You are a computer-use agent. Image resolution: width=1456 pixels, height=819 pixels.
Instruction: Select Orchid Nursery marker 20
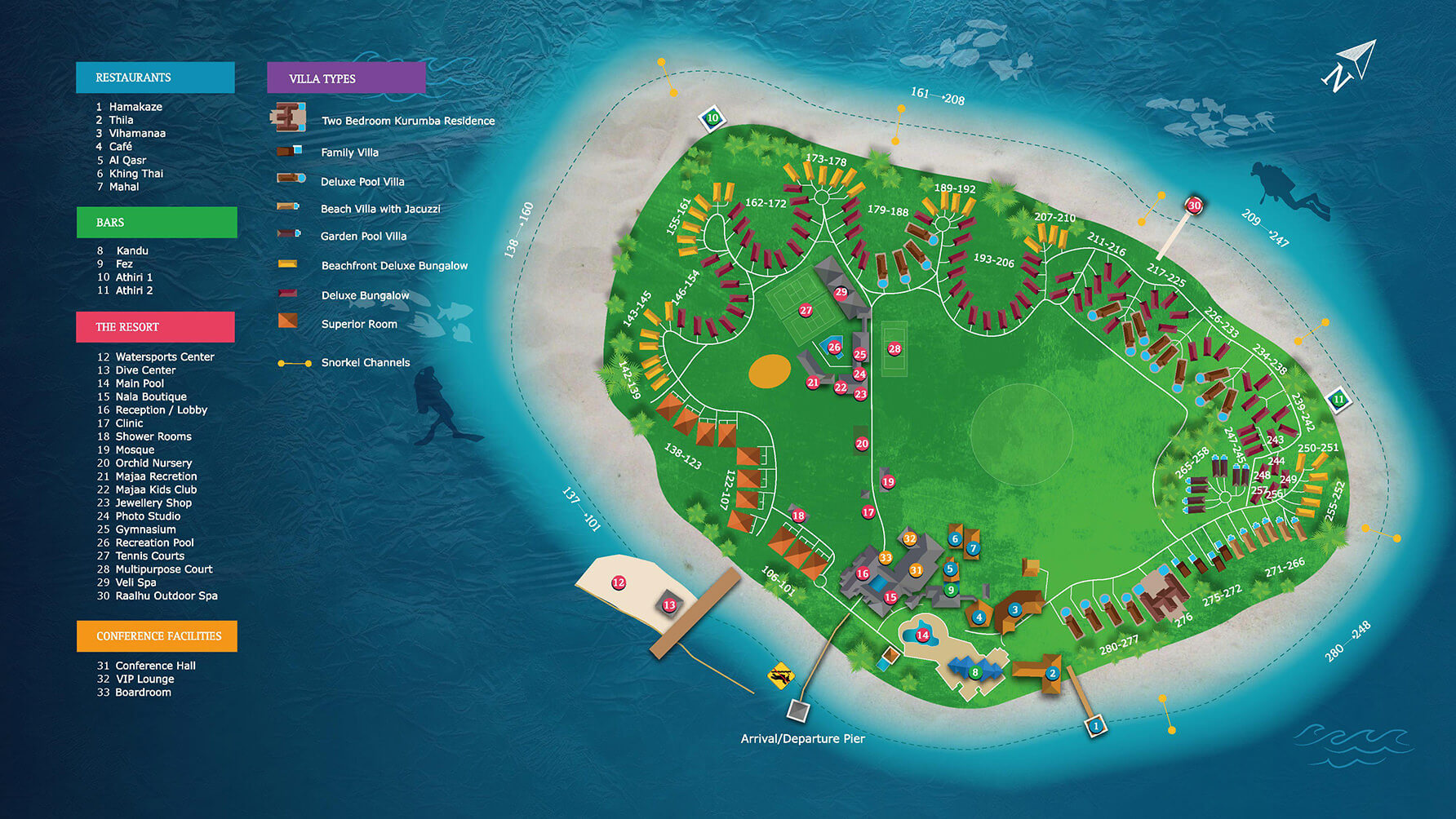(862, 444)
